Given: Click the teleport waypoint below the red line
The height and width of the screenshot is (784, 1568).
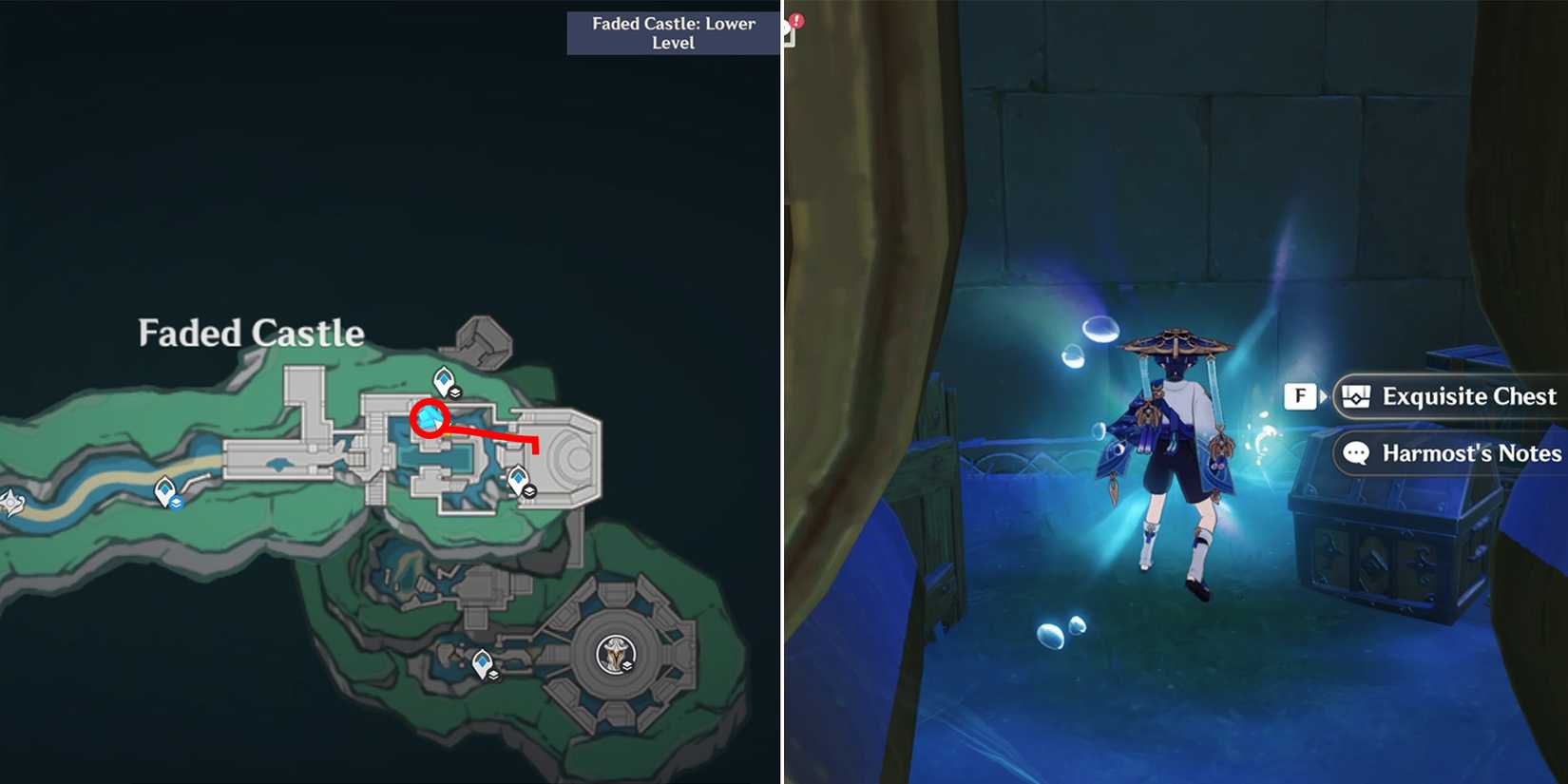Looking at the screenshot, I should coord(519,477).
